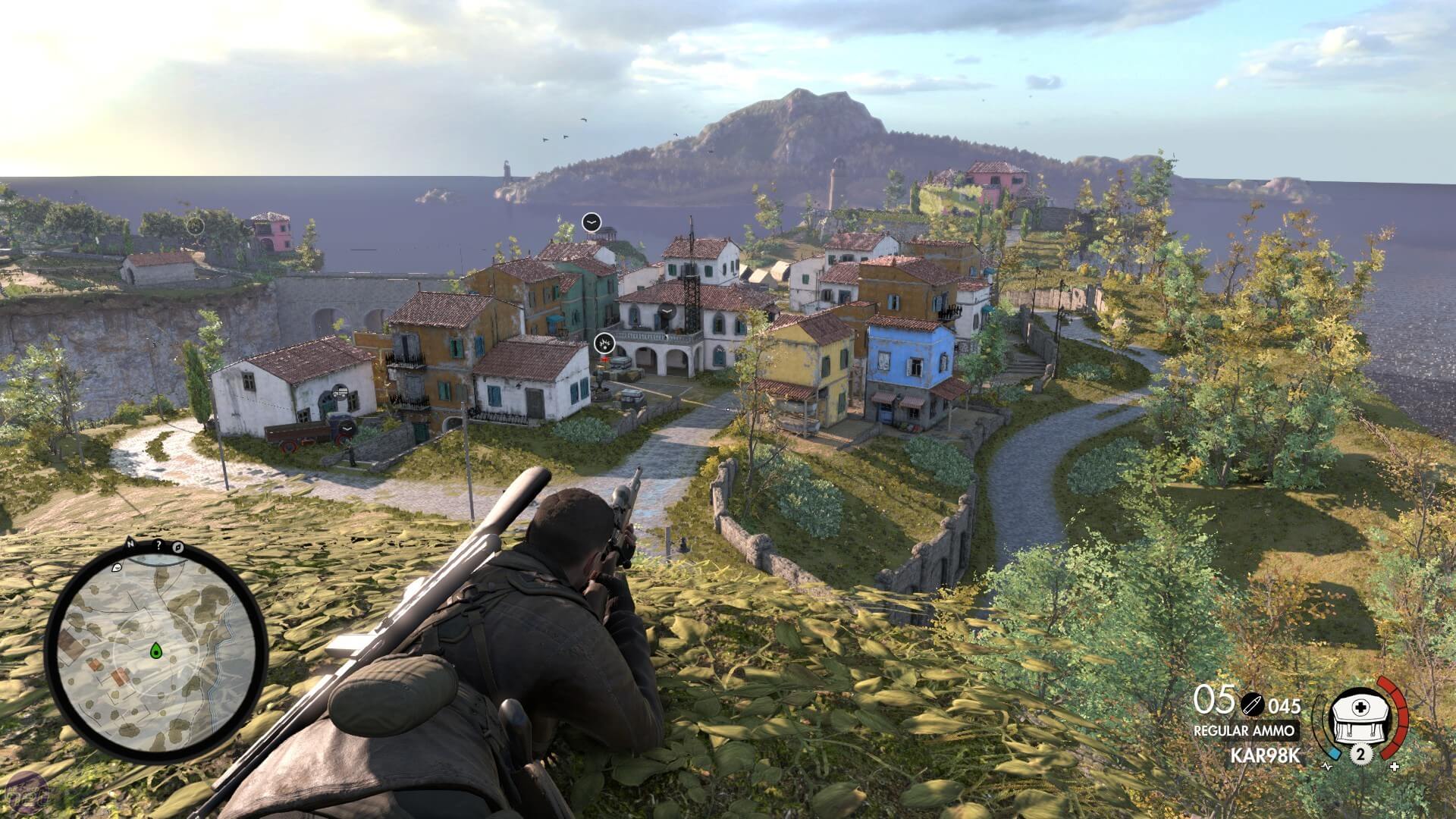
Task: Select the truck marker on the white house
Action: (340, 392)
